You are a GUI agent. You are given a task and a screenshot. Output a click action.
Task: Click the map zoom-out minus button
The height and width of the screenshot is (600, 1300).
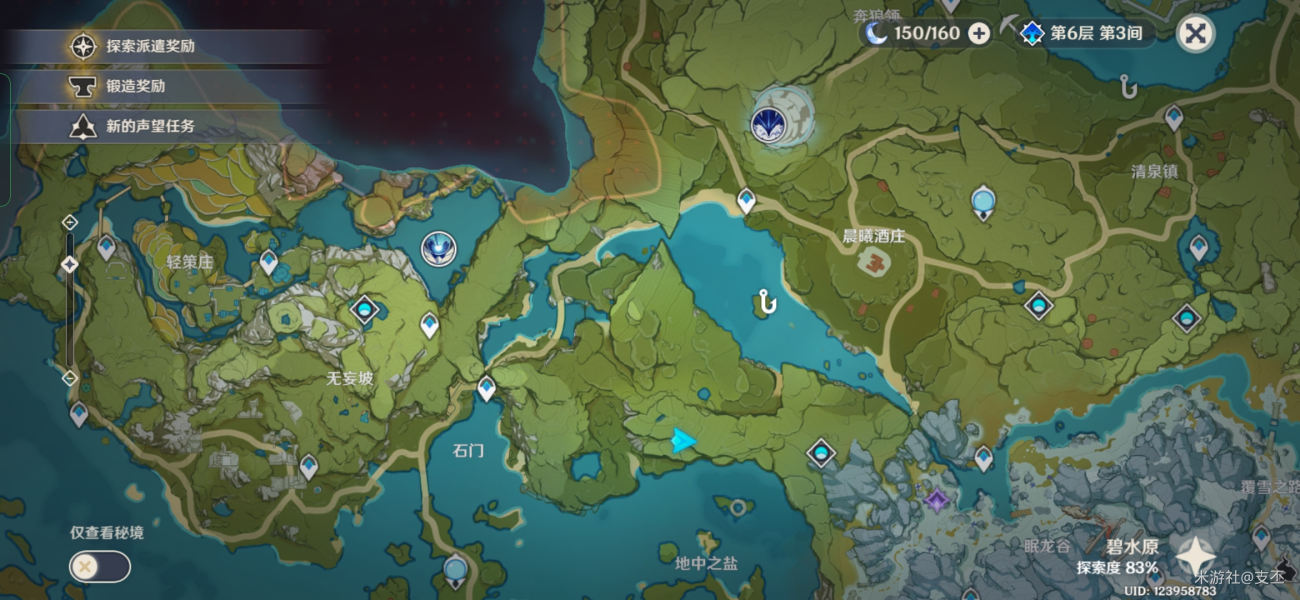(70, 378)
